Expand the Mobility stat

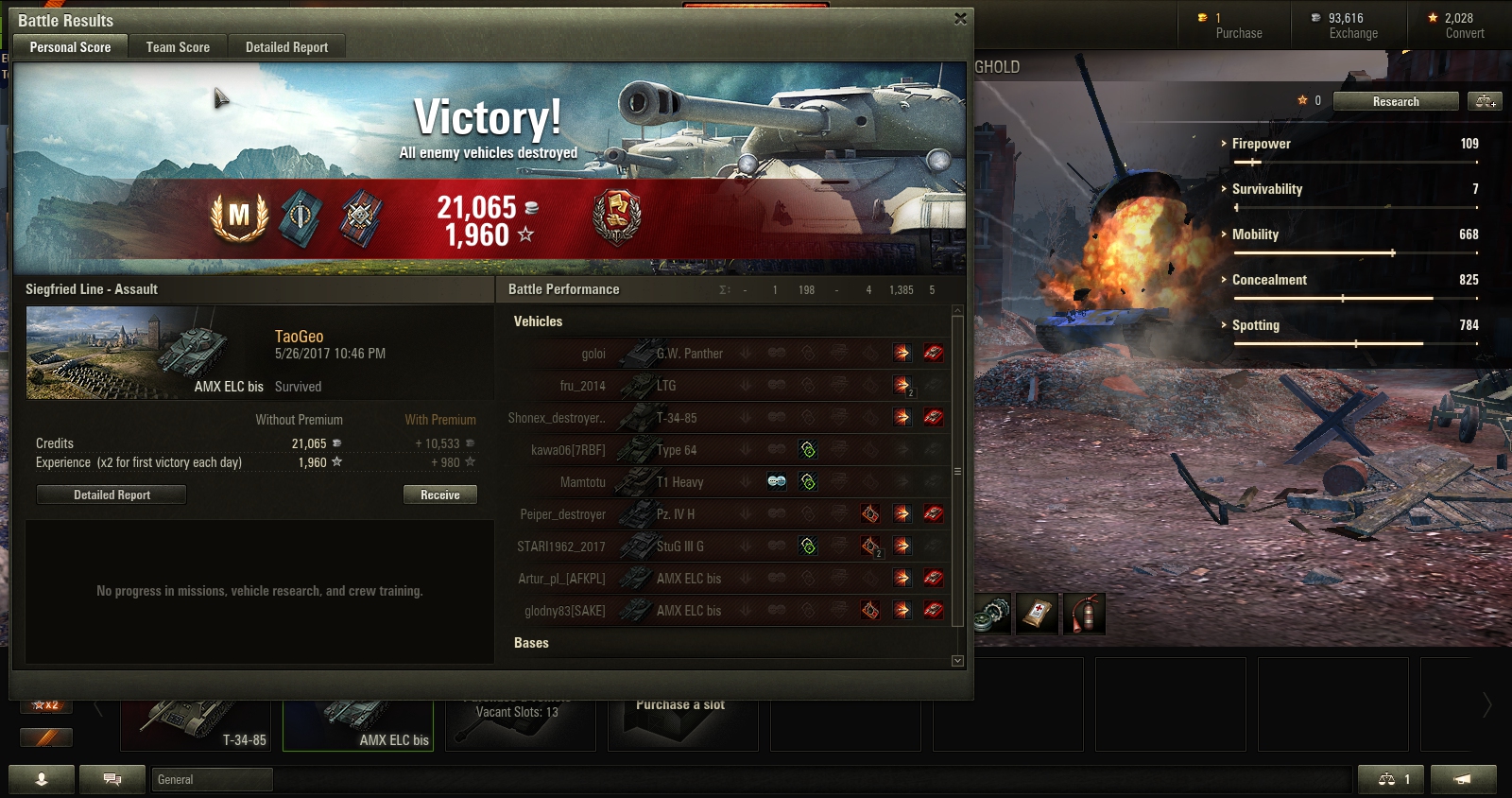(x=1255, y=234)
